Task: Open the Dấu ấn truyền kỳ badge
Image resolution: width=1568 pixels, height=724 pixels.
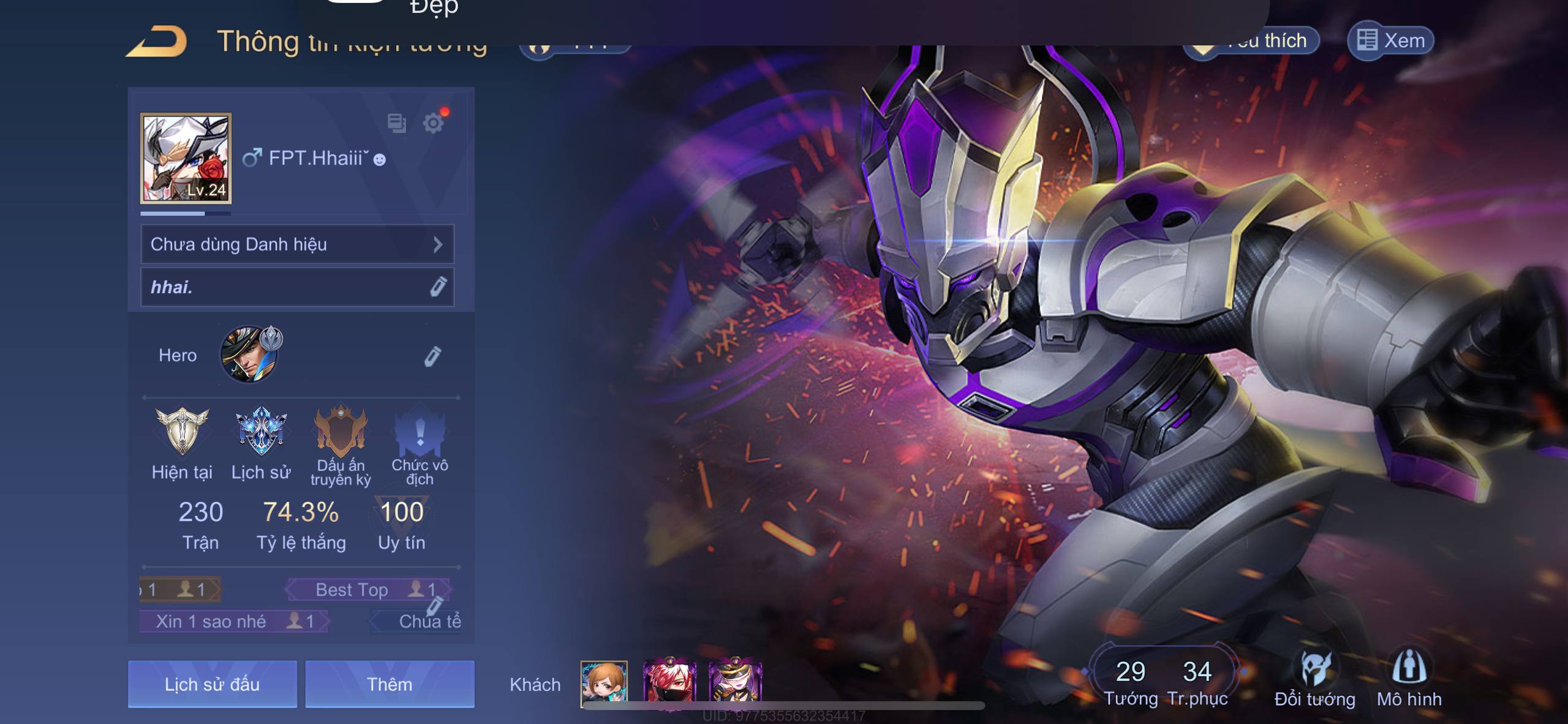Action: coord(341,432)
